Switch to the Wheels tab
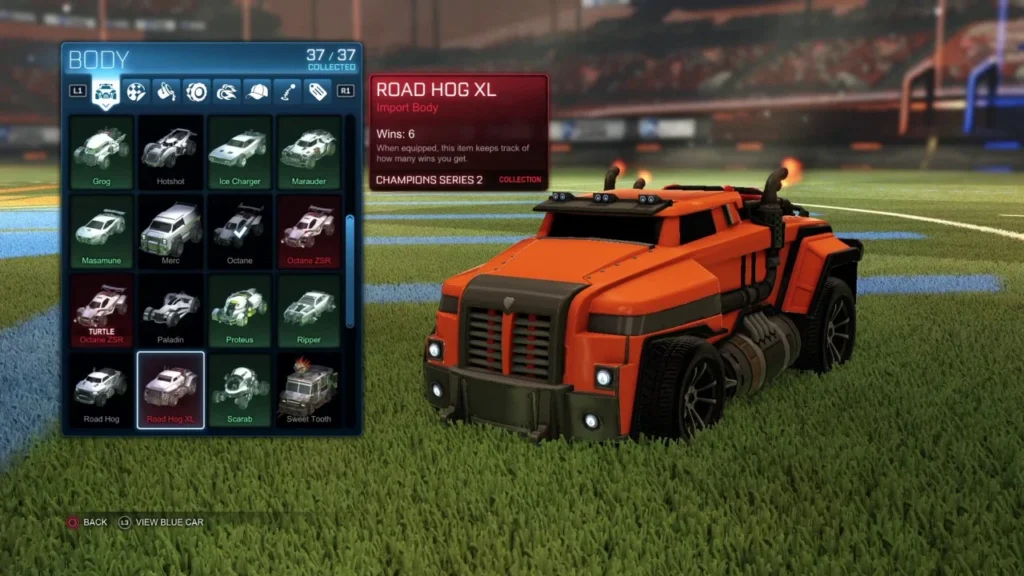The width and height of the screenshot is (1024, 576). (x=197, y=92)
